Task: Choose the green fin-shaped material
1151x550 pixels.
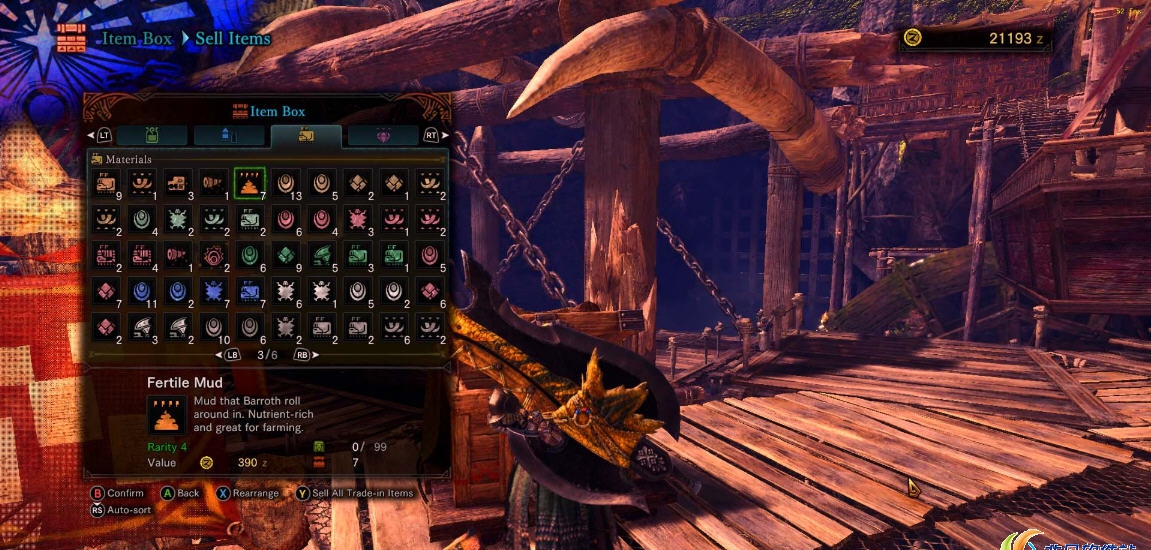Action: tap(321, 256)
